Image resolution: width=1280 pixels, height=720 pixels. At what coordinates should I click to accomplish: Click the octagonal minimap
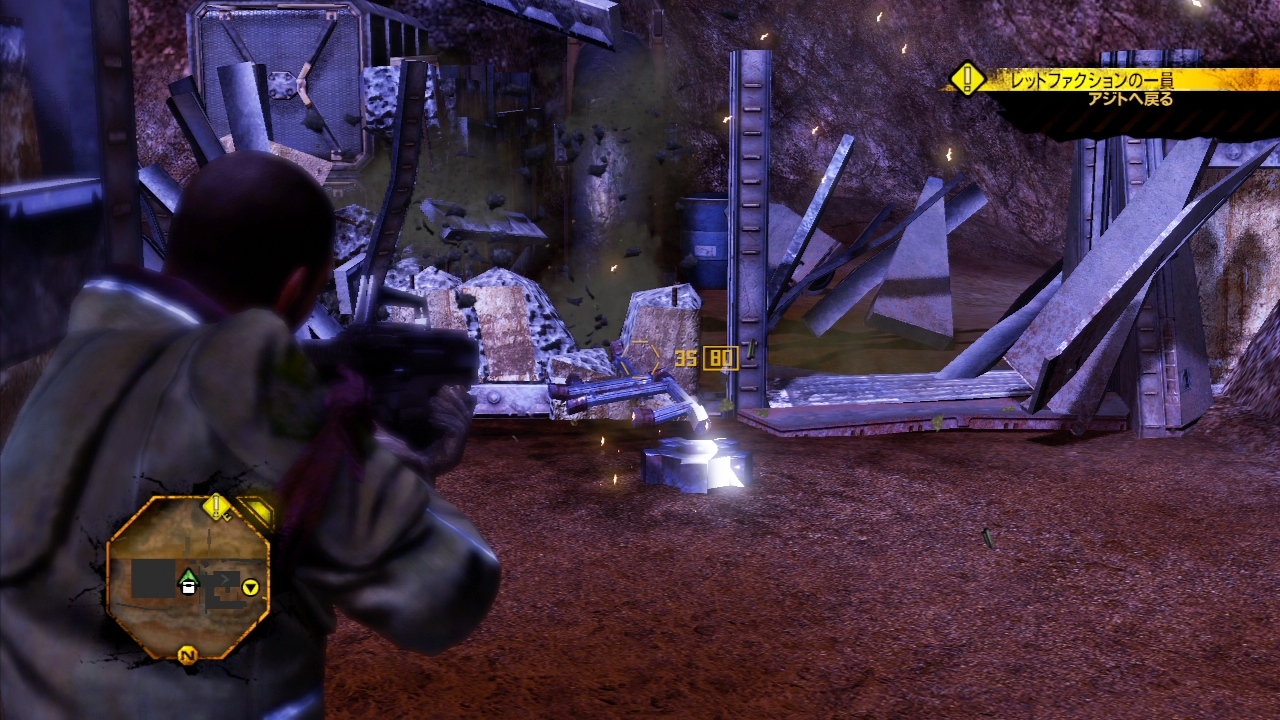click(x=187, y=575)
